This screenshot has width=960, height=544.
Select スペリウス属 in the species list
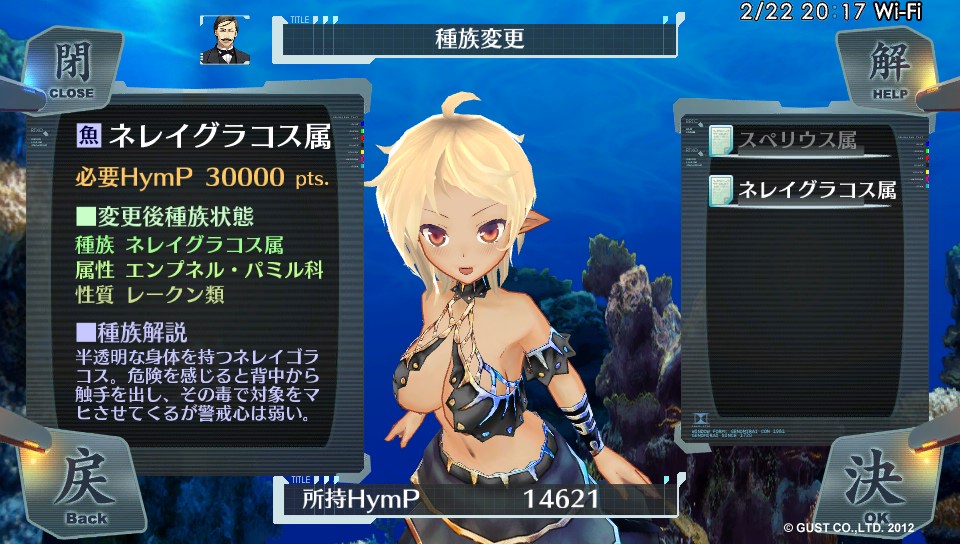click(800, 141)
